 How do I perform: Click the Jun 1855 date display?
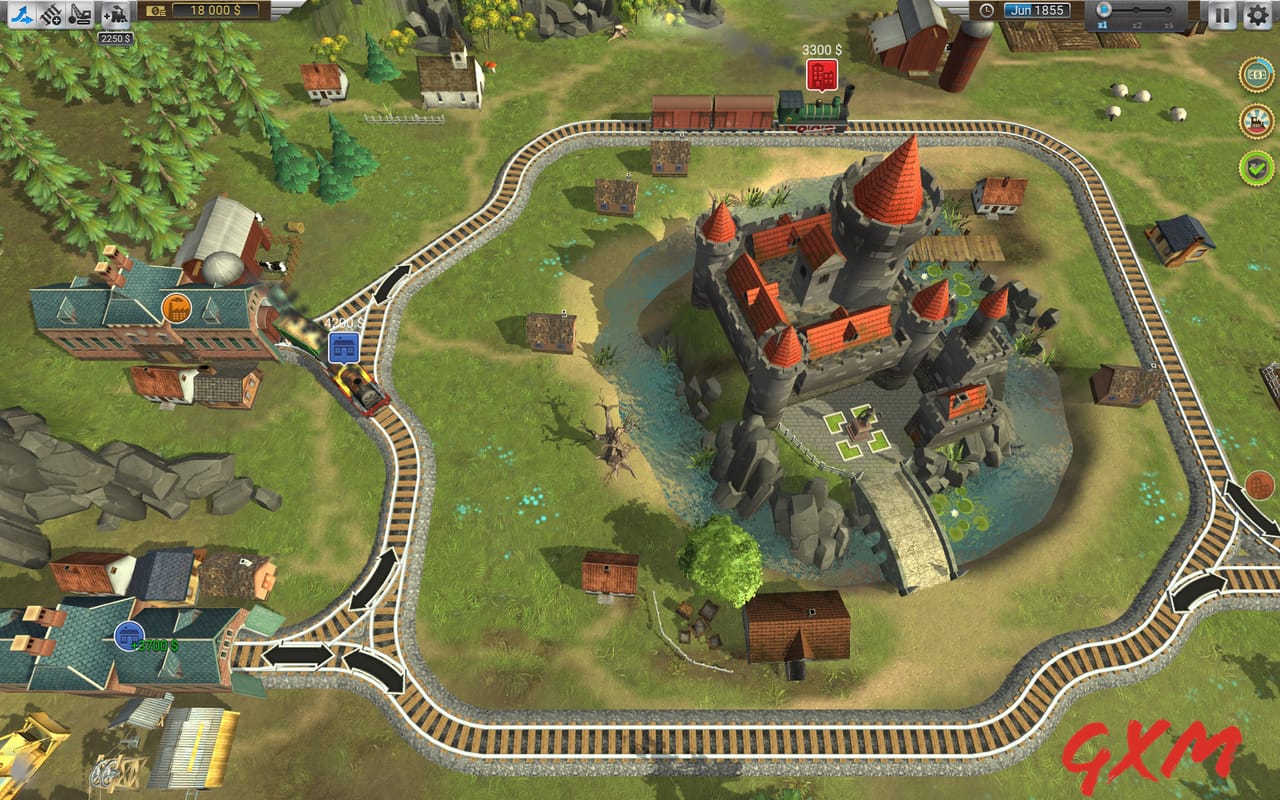pos(1040,9)
